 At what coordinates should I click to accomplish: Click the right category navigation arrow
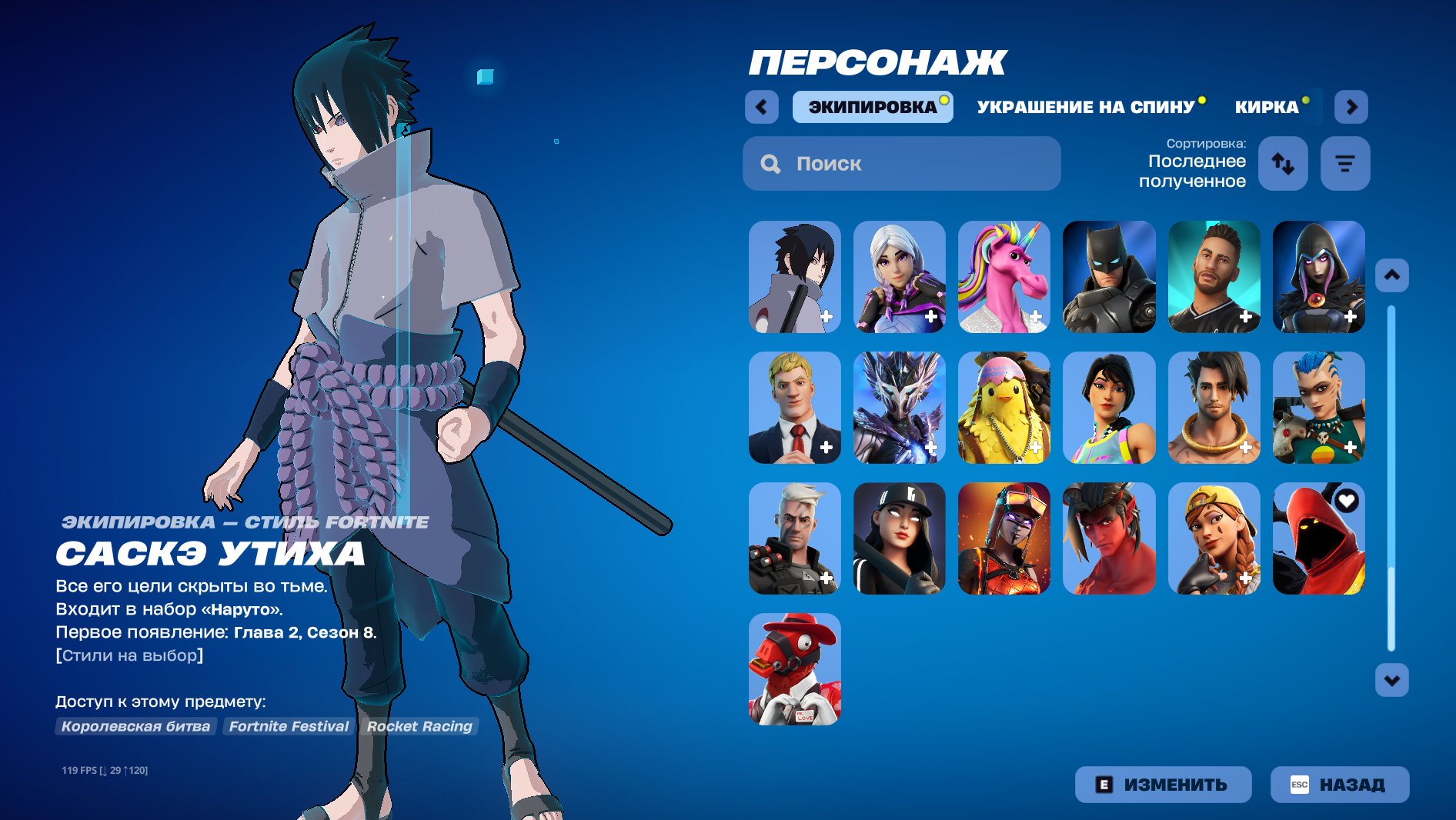tap(1351, 107)
